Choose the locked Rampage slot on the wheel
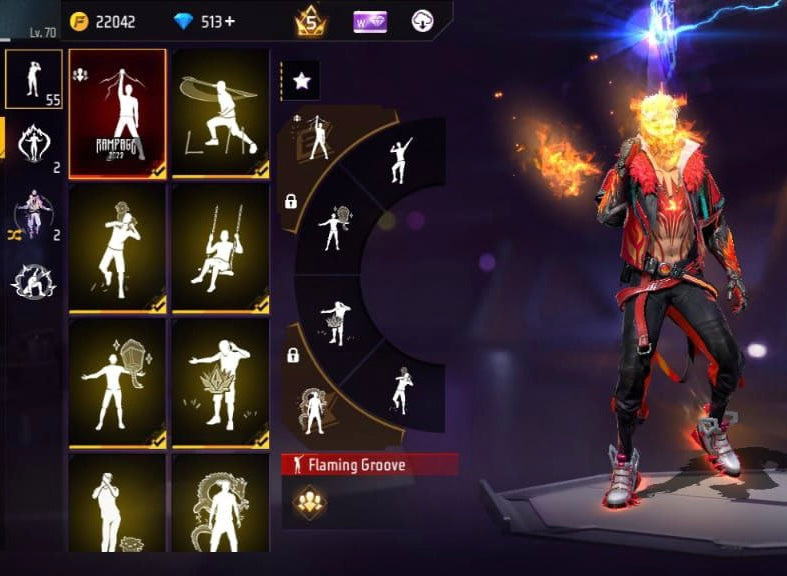 [317, 138]
